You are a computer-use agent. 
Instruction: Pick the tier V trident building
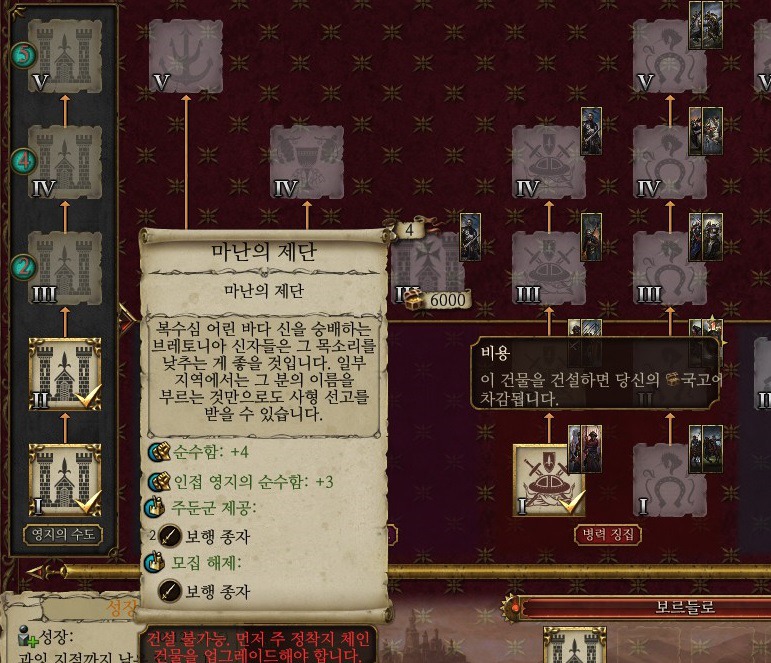186,56
